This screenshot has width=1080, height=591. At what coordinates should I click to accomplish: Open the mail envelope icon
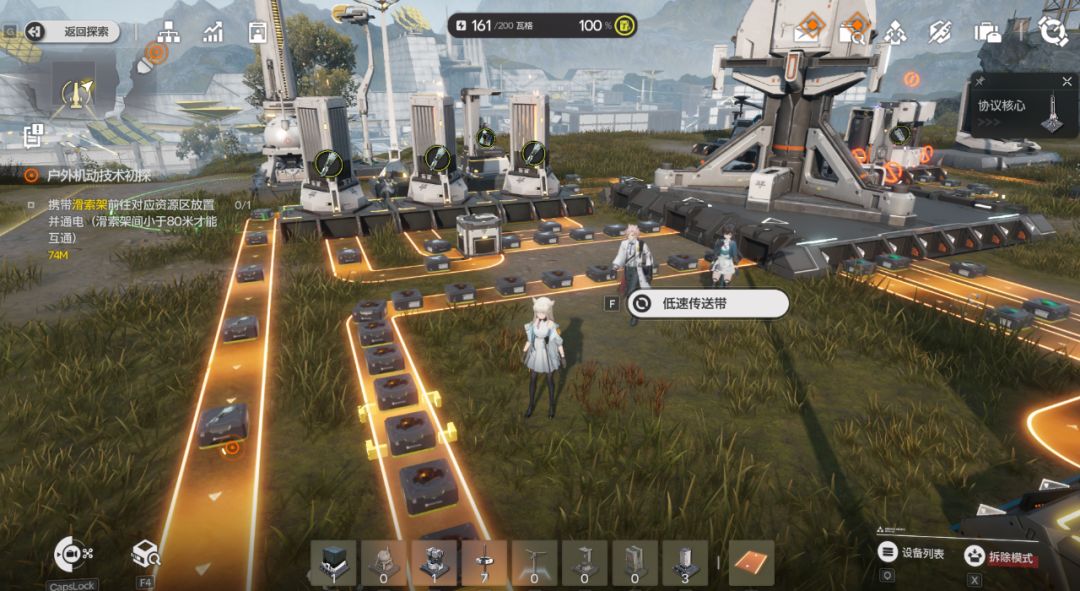pyautogui.click(x=806, y=33)
